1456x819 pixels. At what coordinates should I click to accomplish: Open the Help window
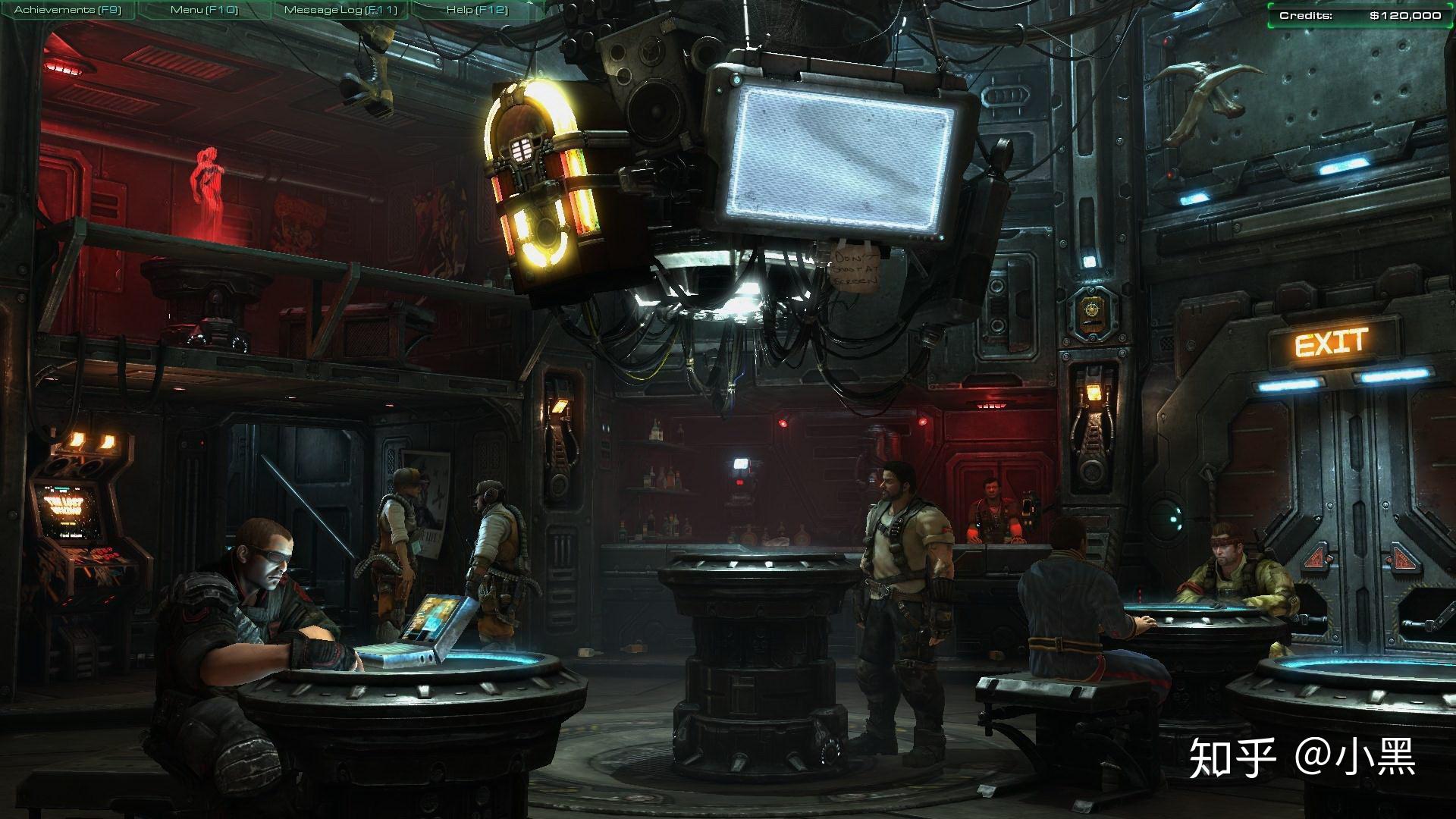476,10
